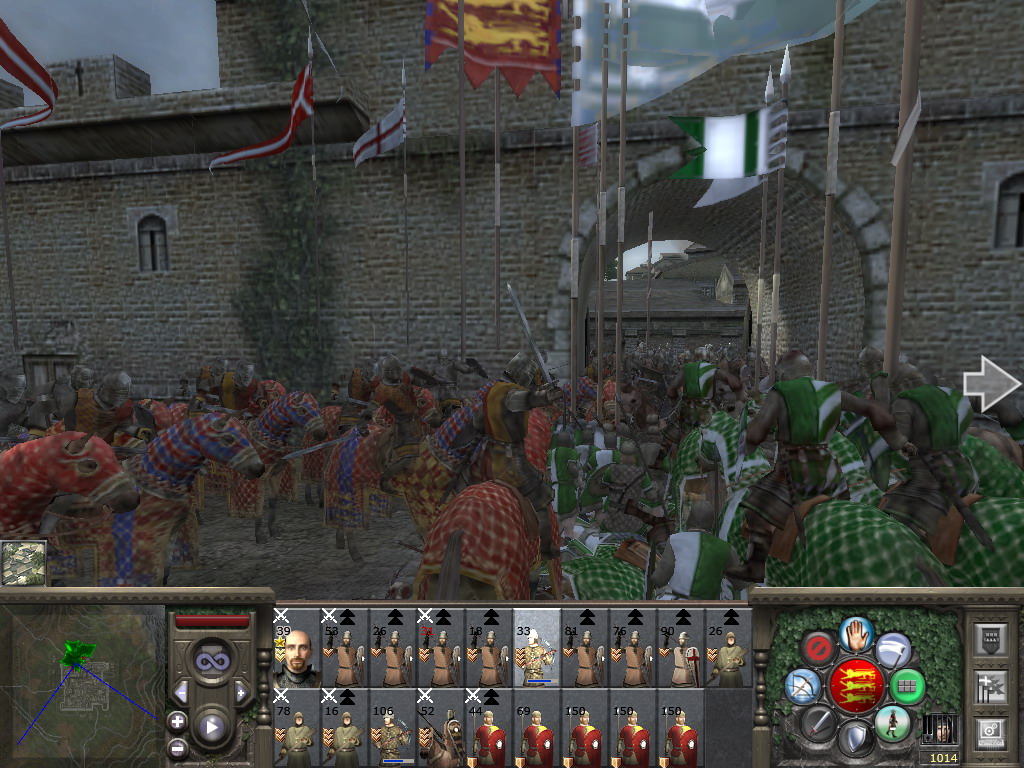
Task: Zoom out the minimap with the minus button
Action: (x=177, y=746)
